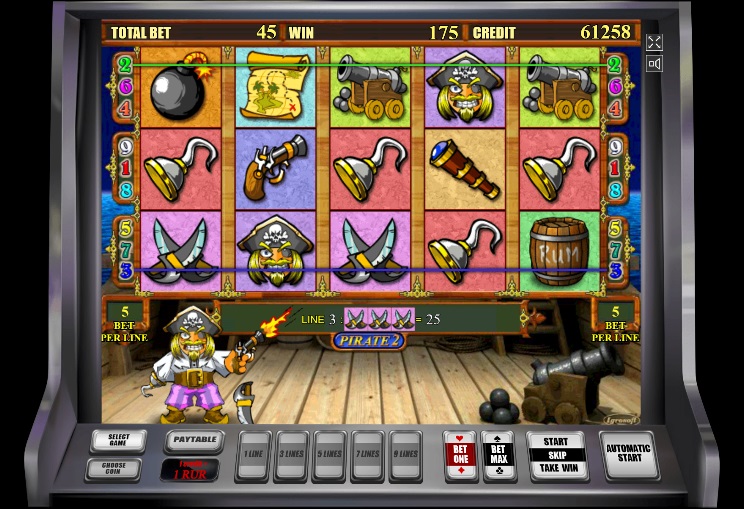Click the Choose Coin button

[118, 467]
